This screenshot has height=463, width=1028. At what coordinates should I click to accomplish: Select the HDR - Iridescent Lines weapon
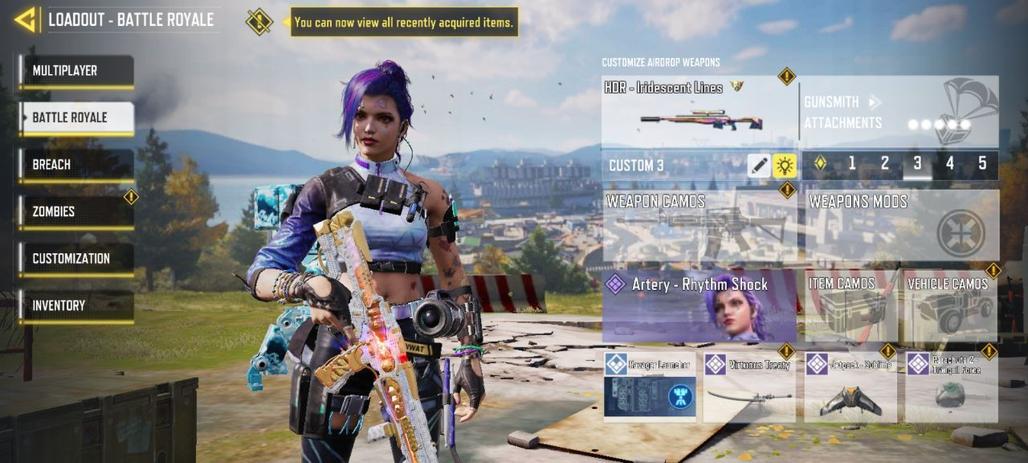coord(699,111)
